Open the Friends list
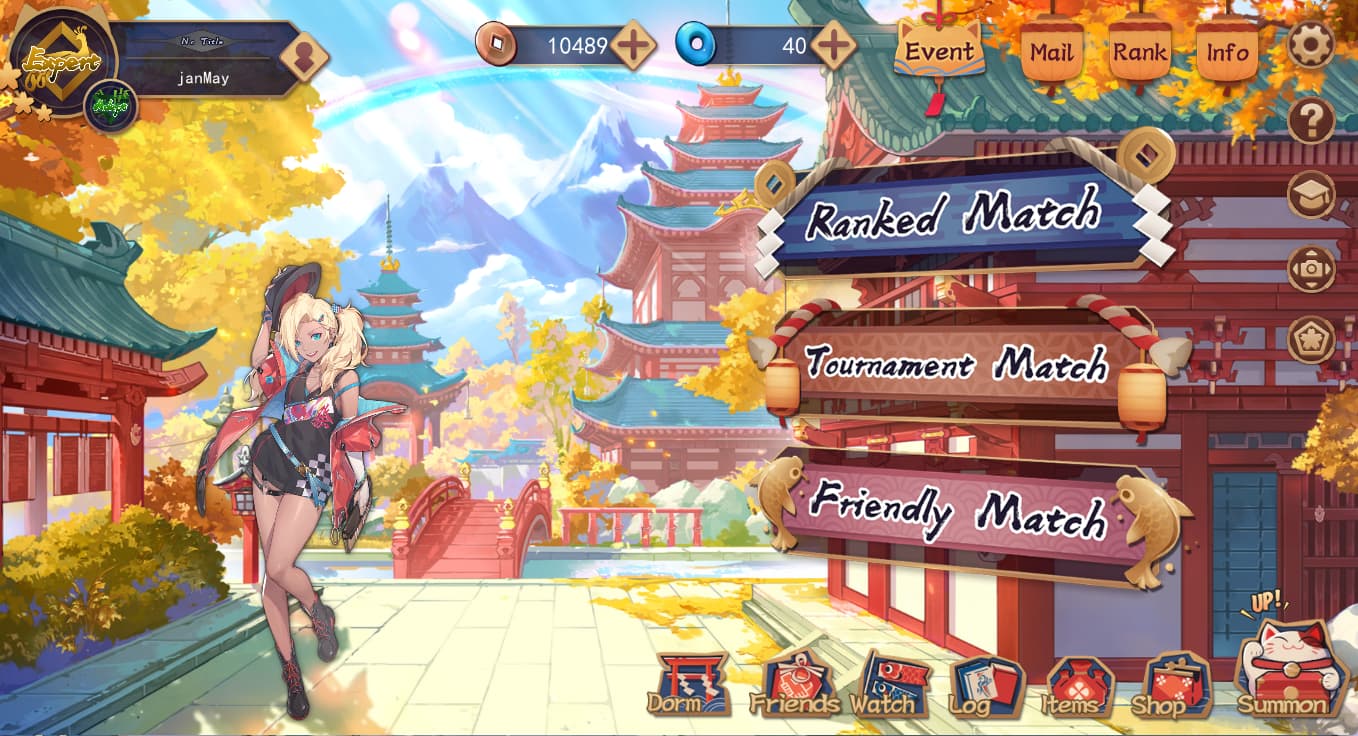The image size is (1358, 736). 794,687
